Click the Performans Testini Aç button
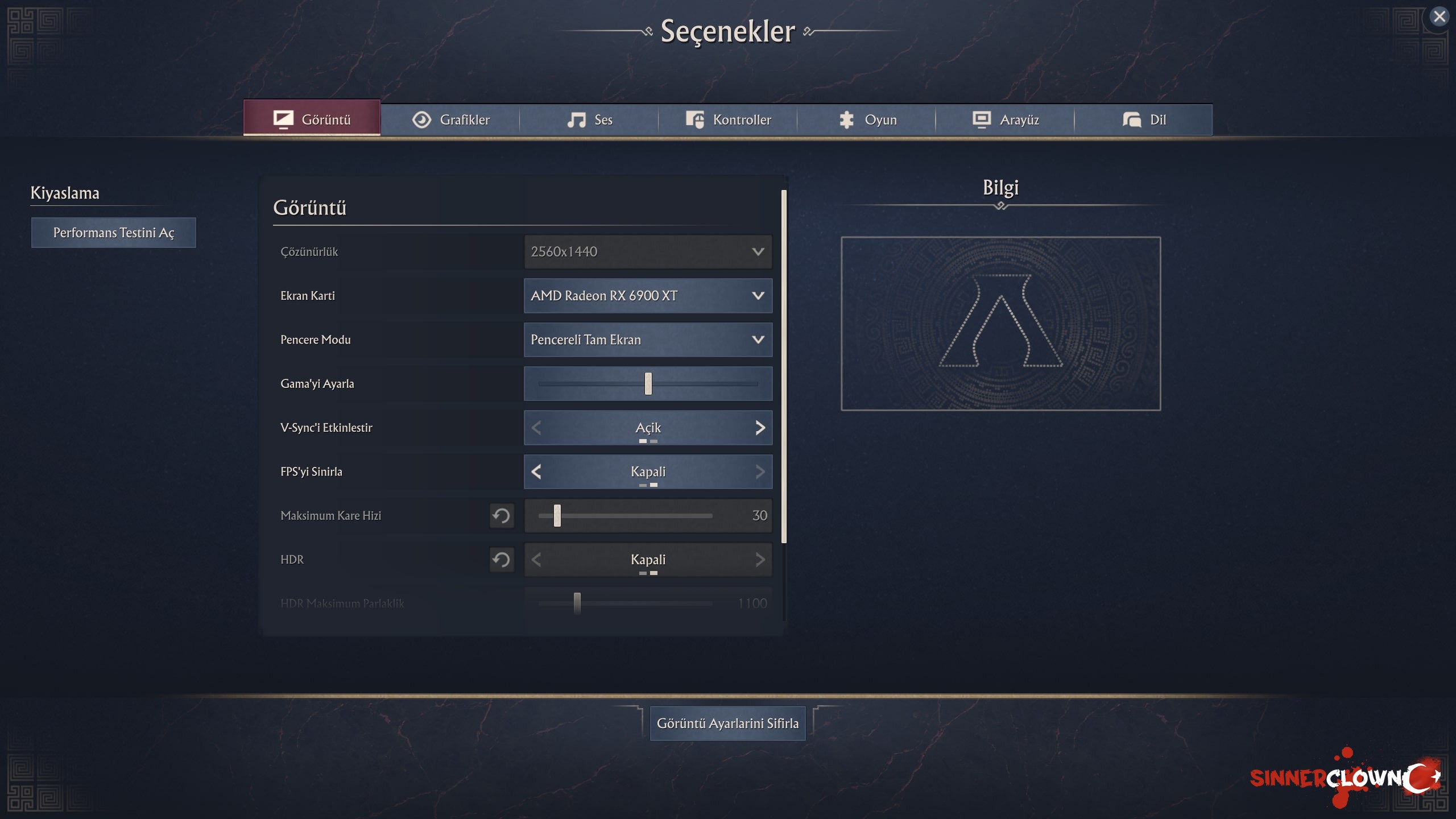 tap(114, 233)
